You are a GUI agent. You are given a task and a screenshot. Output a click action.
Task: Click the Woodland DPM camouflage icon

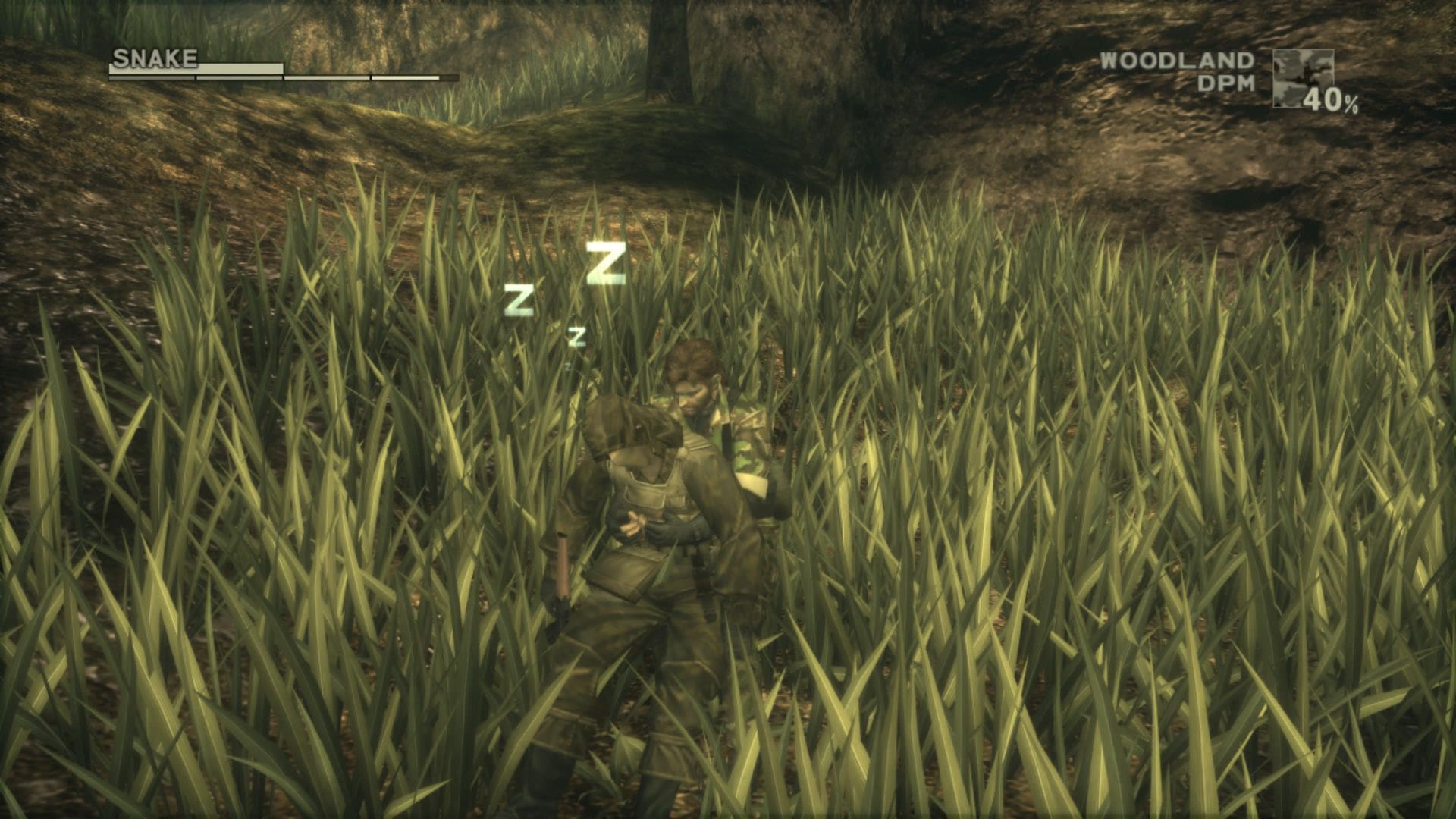1302,78
